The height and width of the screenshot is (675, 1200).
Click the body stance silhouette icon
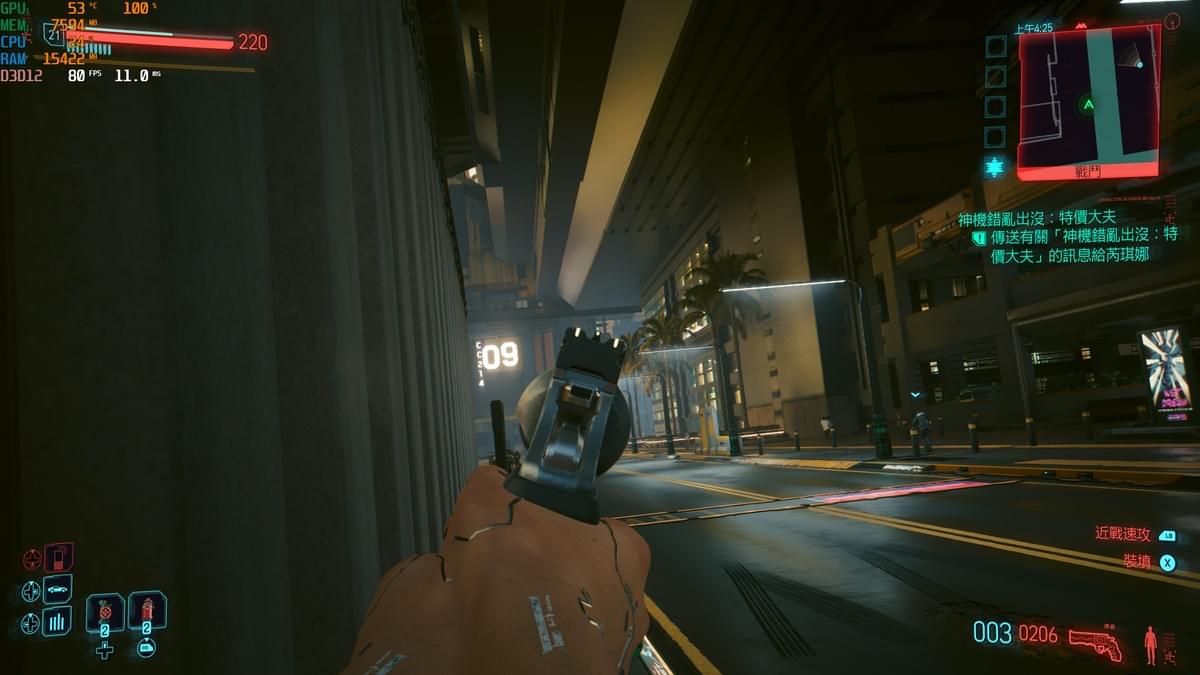1150,645
